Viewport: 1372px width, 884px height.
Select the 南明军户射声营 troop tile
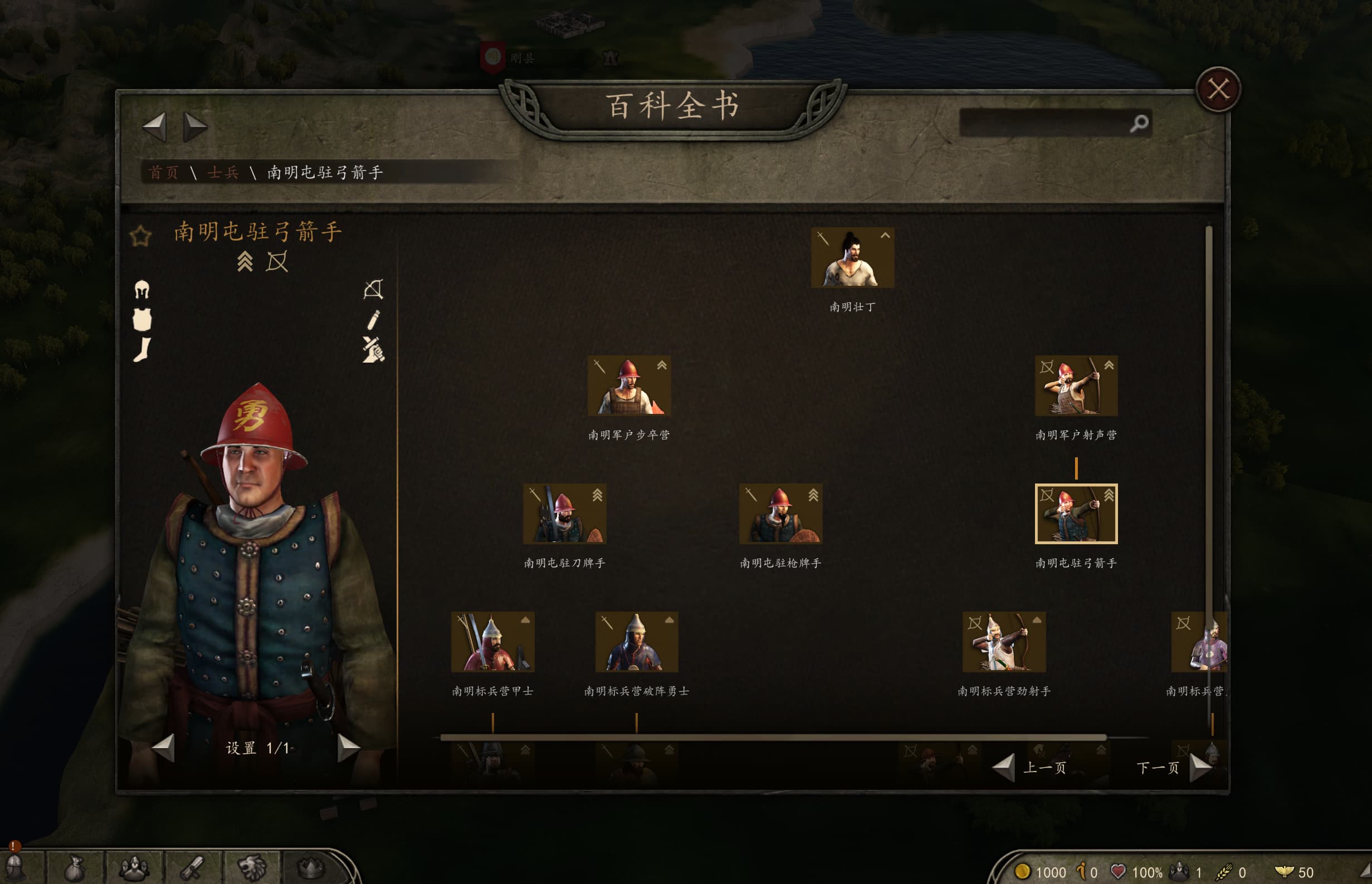1076,386
